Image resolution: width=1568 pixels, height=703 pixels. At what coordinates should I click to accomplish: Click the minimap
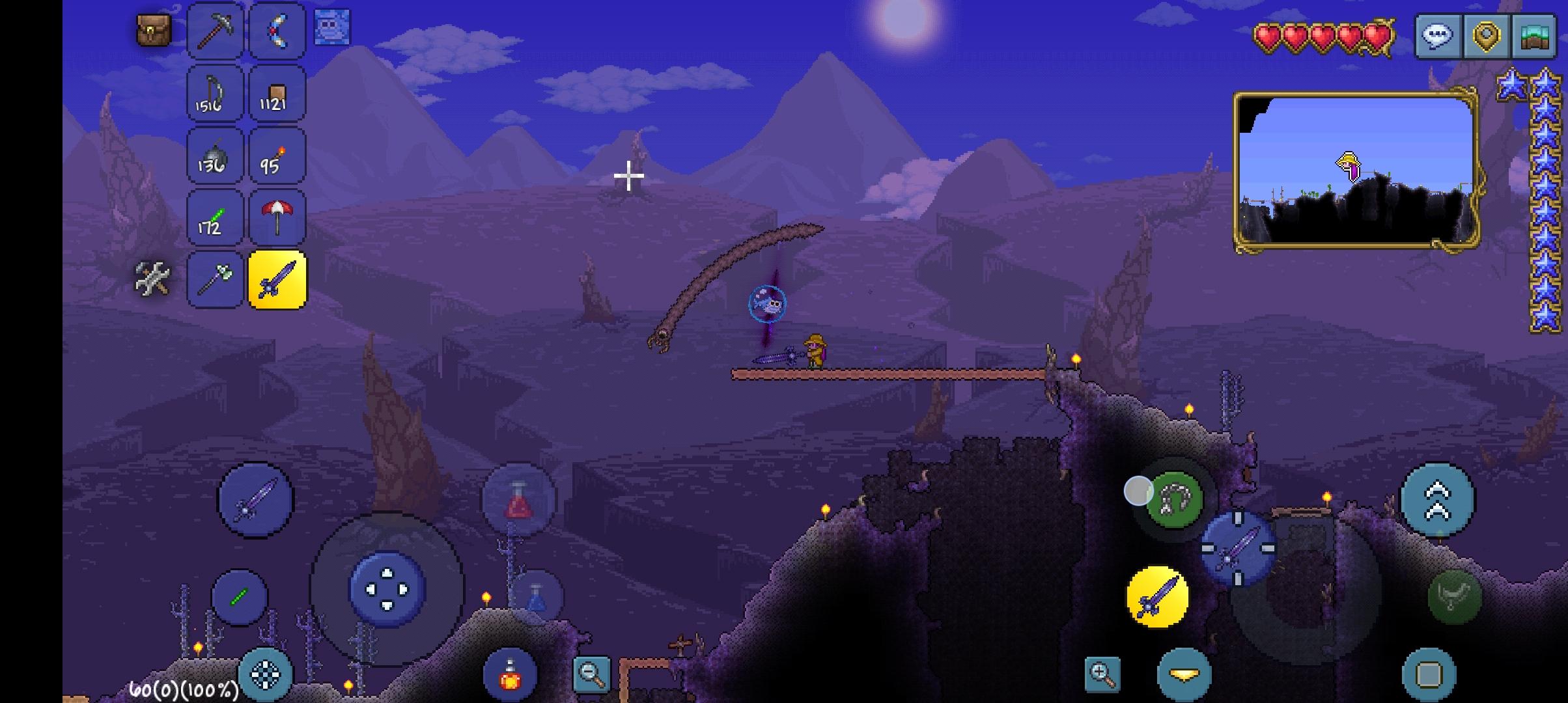1356,171
